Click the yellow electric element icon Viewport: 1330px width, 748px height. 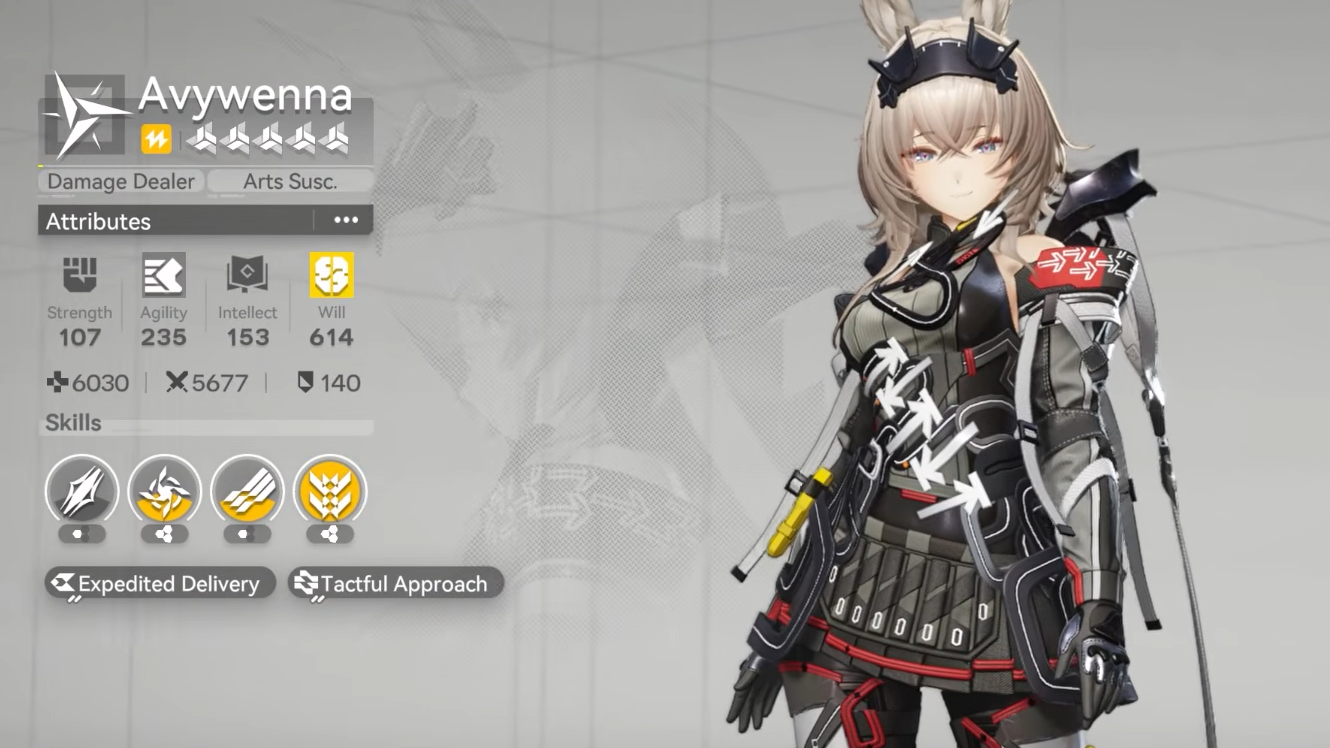click(x=156, y=140)
